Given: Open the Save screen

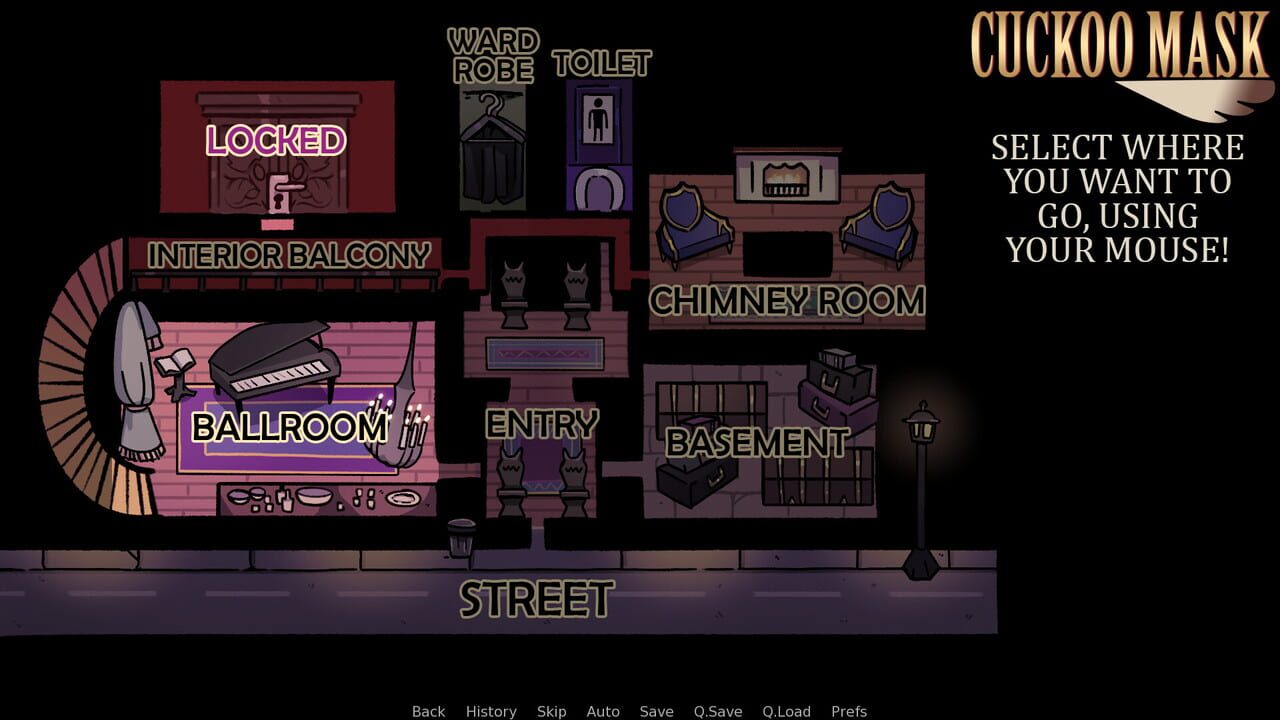Looking at the screenshot, I should (655, 711).
